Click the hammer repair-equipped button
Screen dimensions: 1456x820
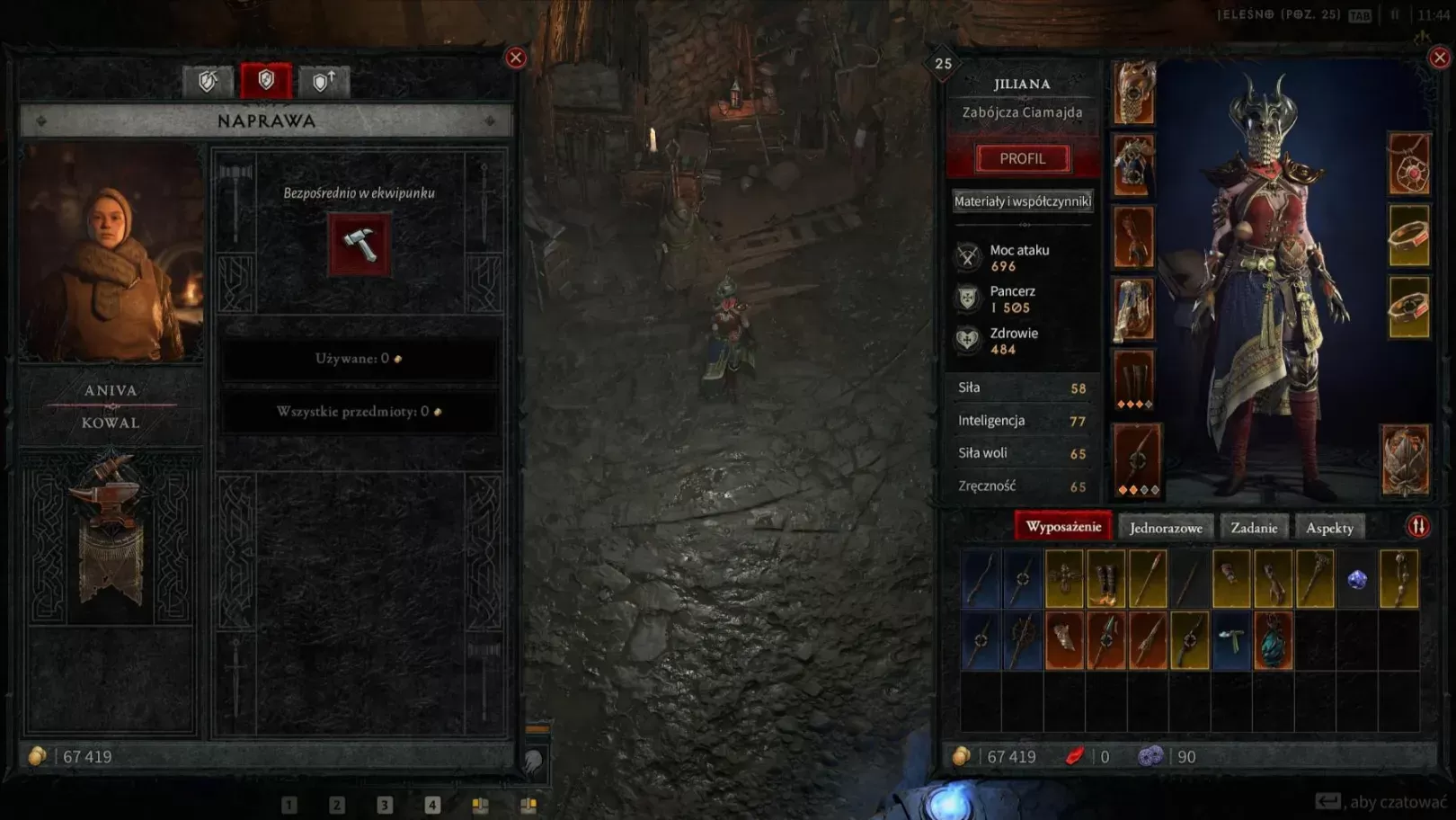(x=359, y=245)
